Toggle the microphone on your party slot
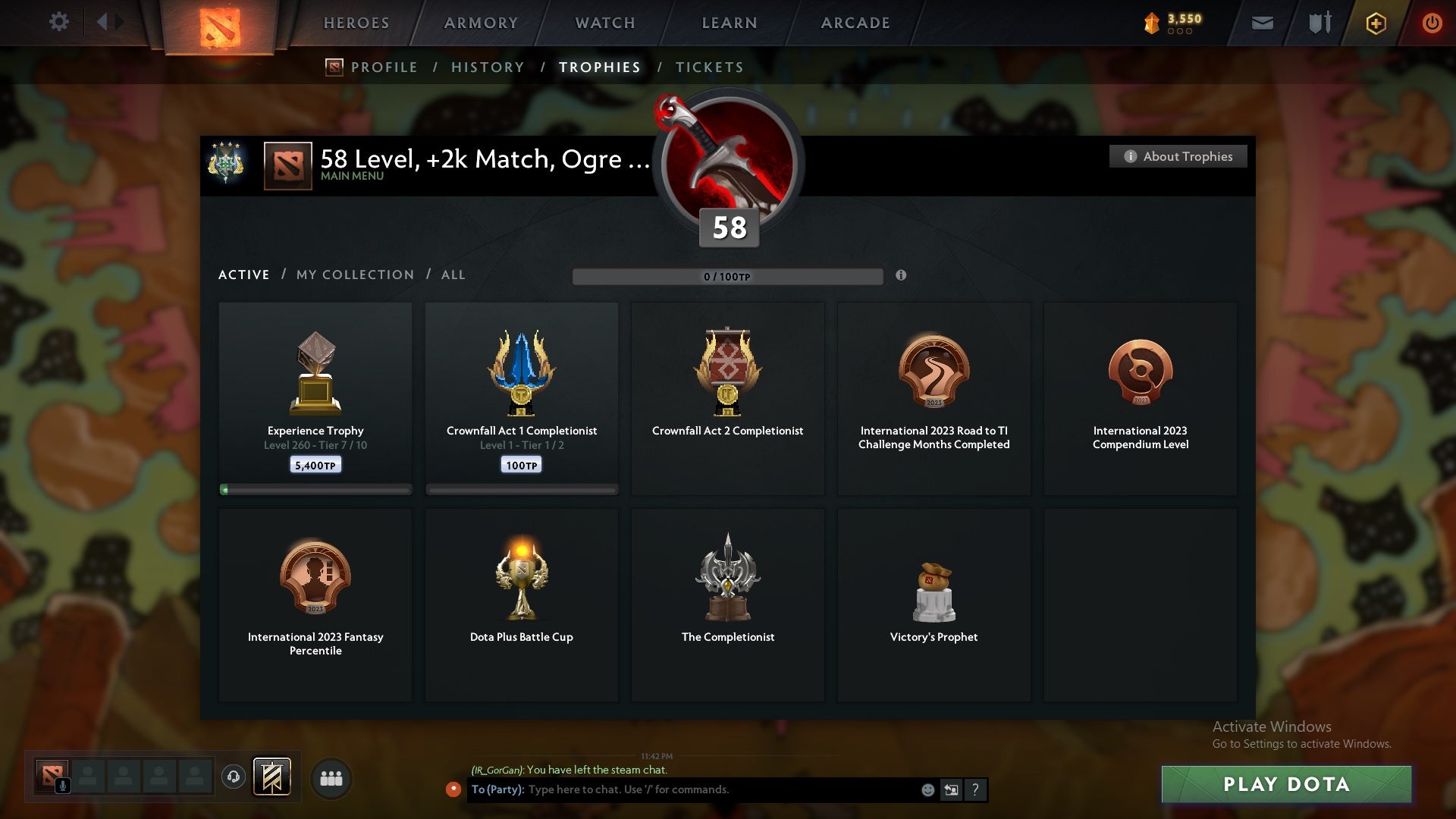This screenshot has width=1456, height=819. tap(62, 784)
